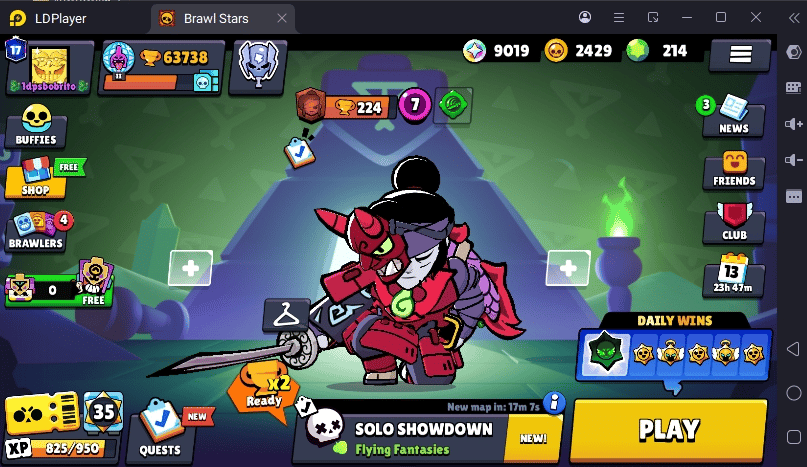View the 1dpsbobrito player profile
807x467 pixels.
(49, 66)
